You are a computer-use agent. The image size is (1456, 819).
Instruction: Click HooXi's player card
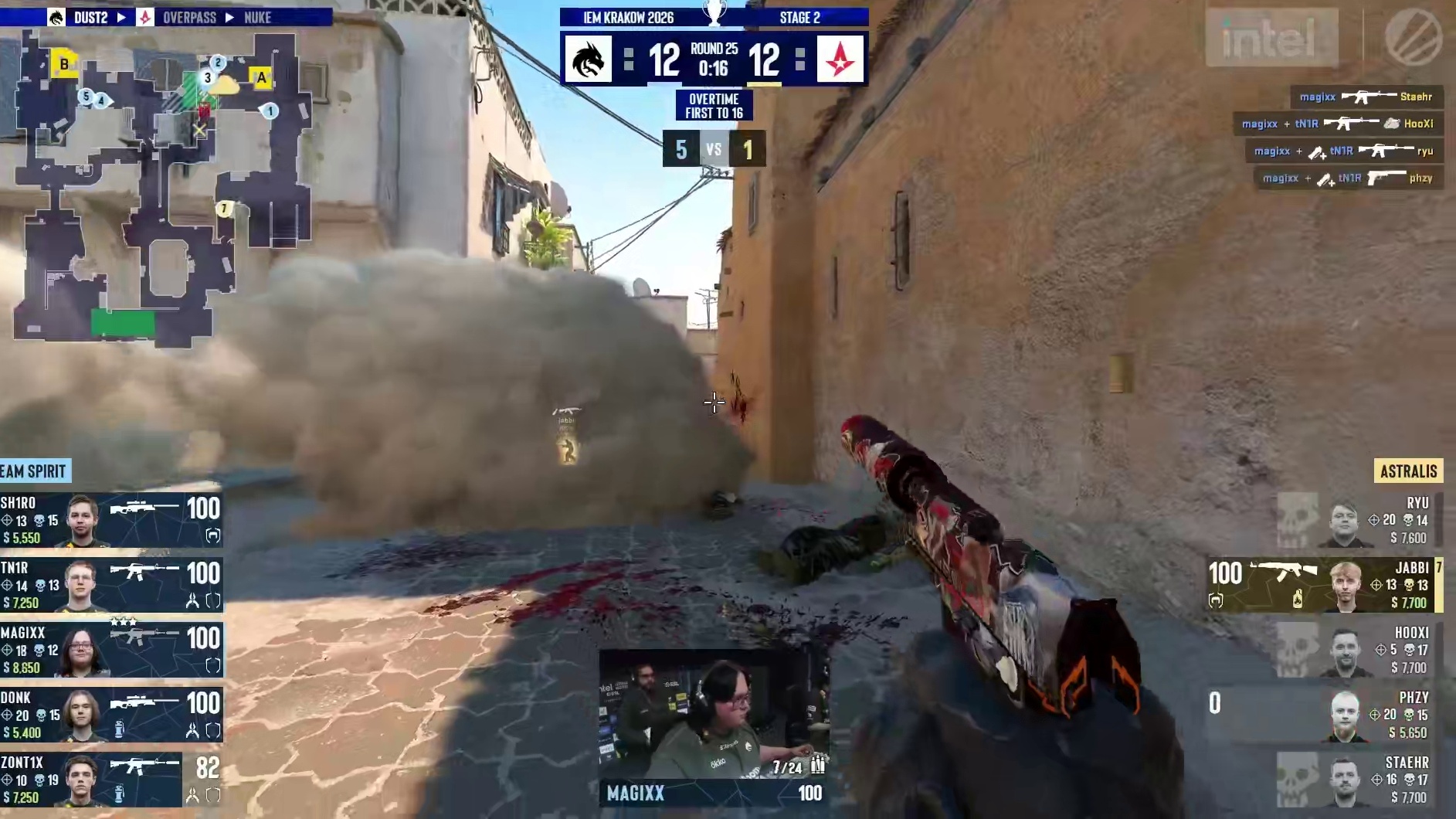[1359, 650]
